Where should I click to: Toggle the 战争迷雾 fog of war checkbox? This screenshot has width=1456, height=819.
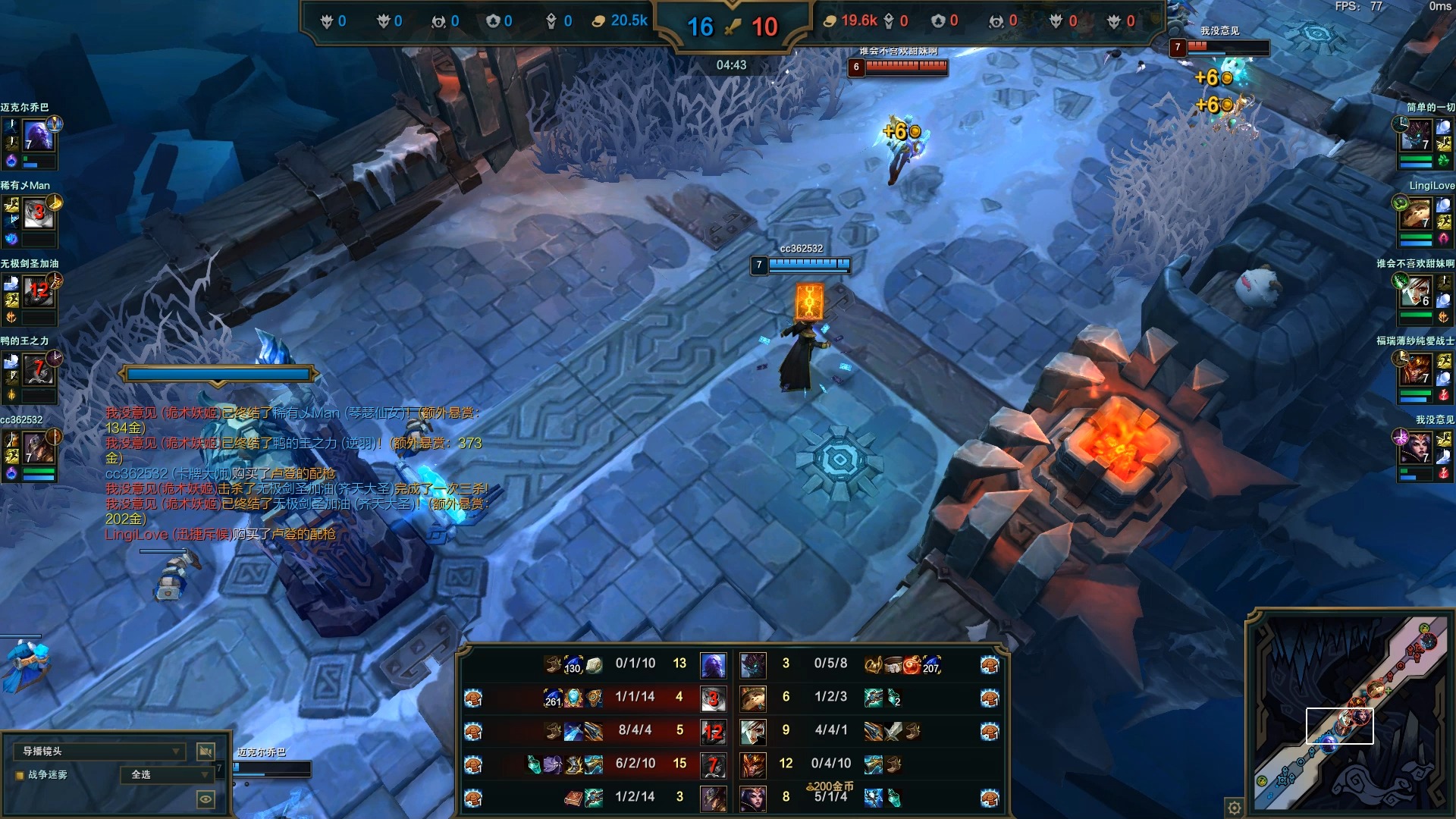tap(20, 775)
